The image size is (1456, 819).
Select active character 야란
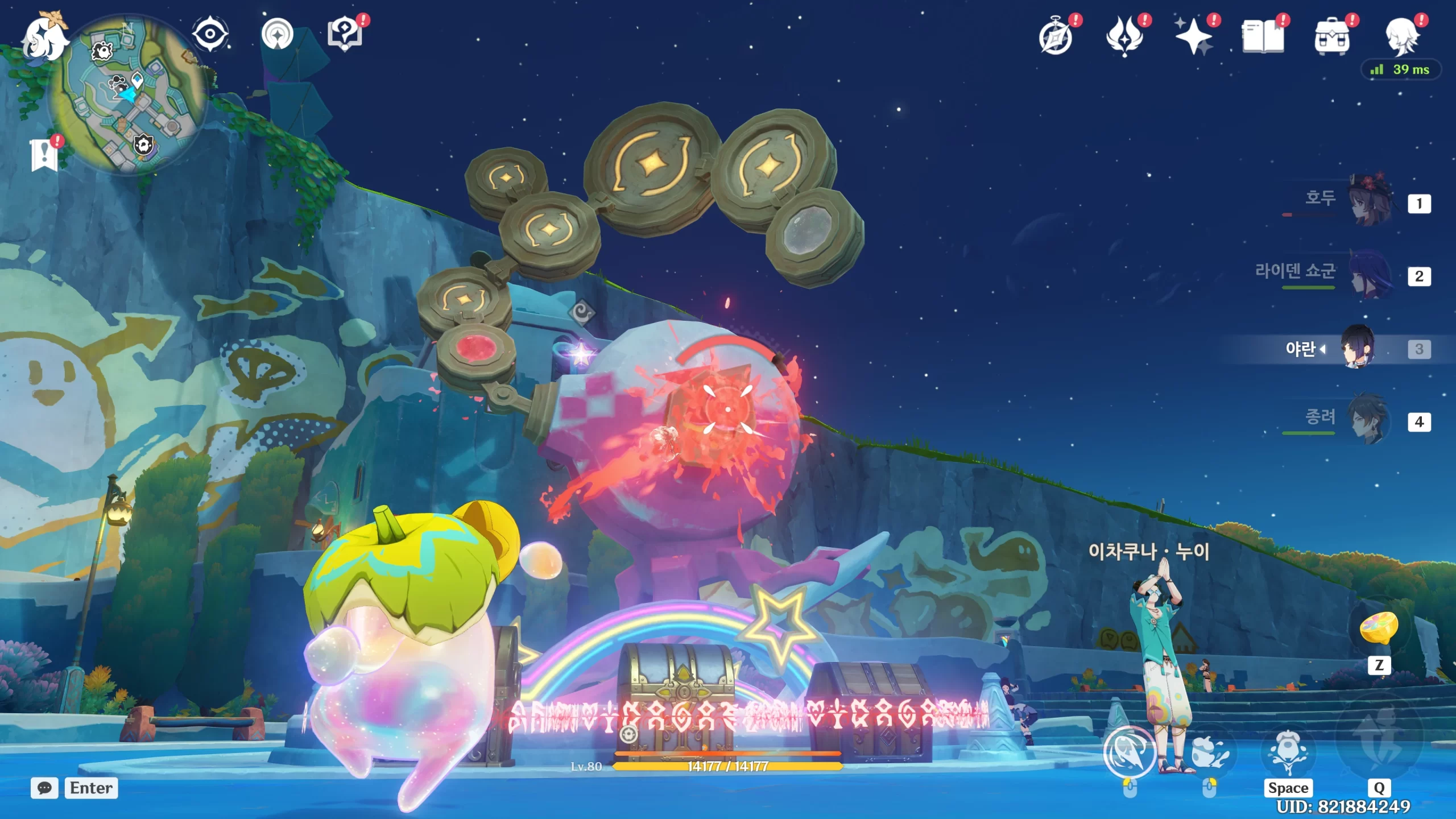tap(1358, 348)
